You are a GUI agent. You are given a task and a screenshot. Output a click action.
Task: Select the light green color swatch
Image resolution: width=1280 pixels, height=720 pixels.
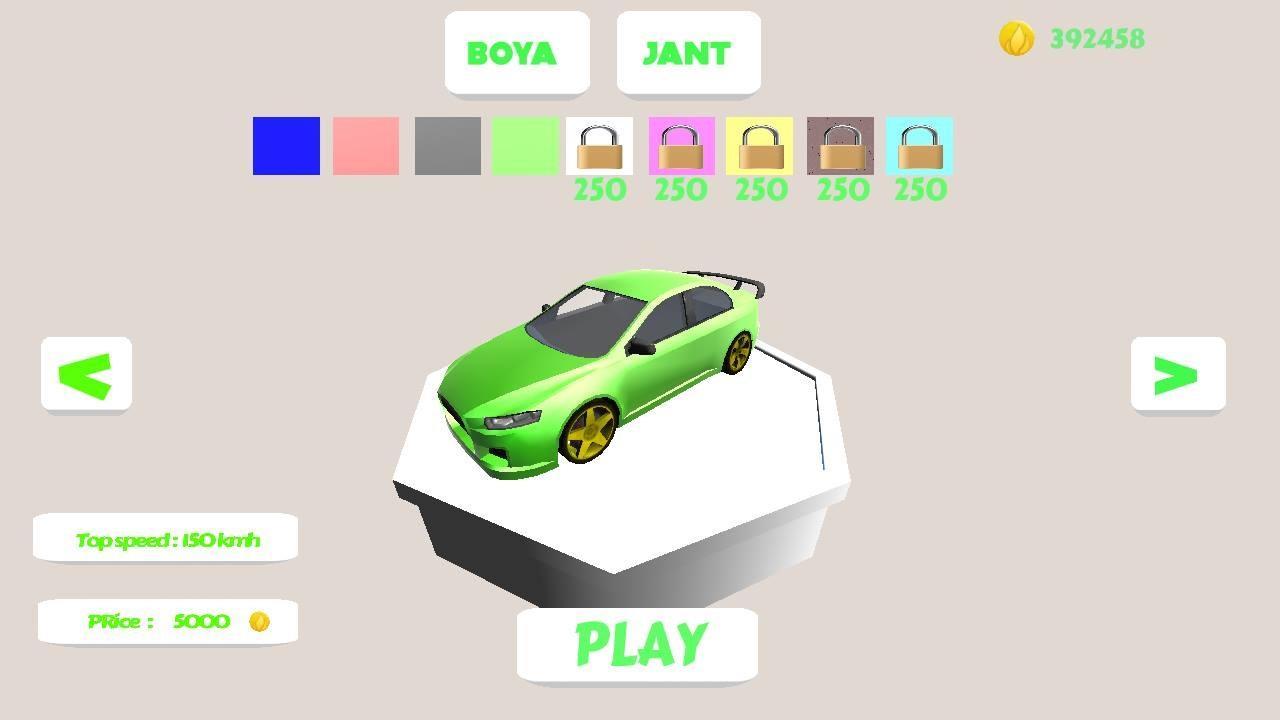[x=525, y=146]
